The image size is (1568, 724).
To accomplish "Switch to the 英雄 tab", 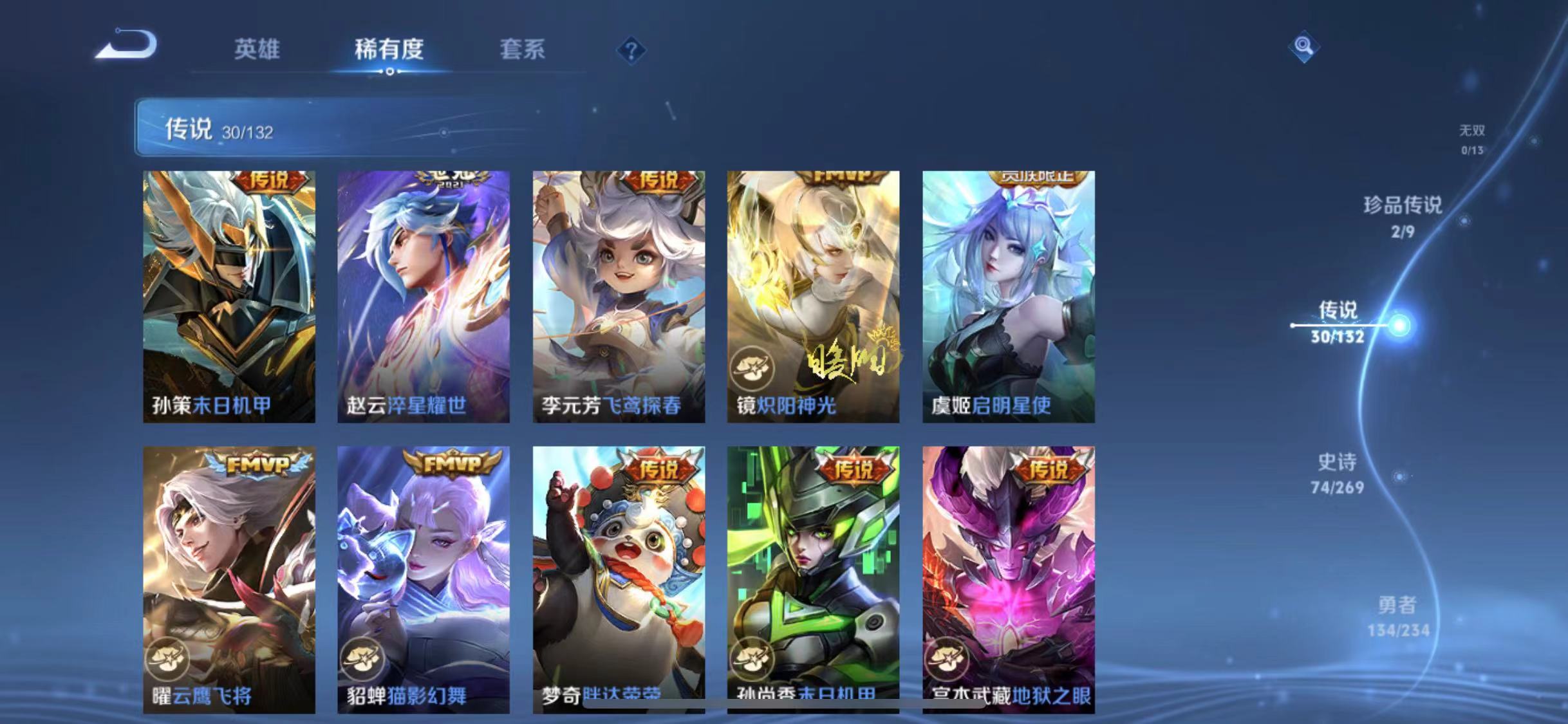I will point(256,51).
